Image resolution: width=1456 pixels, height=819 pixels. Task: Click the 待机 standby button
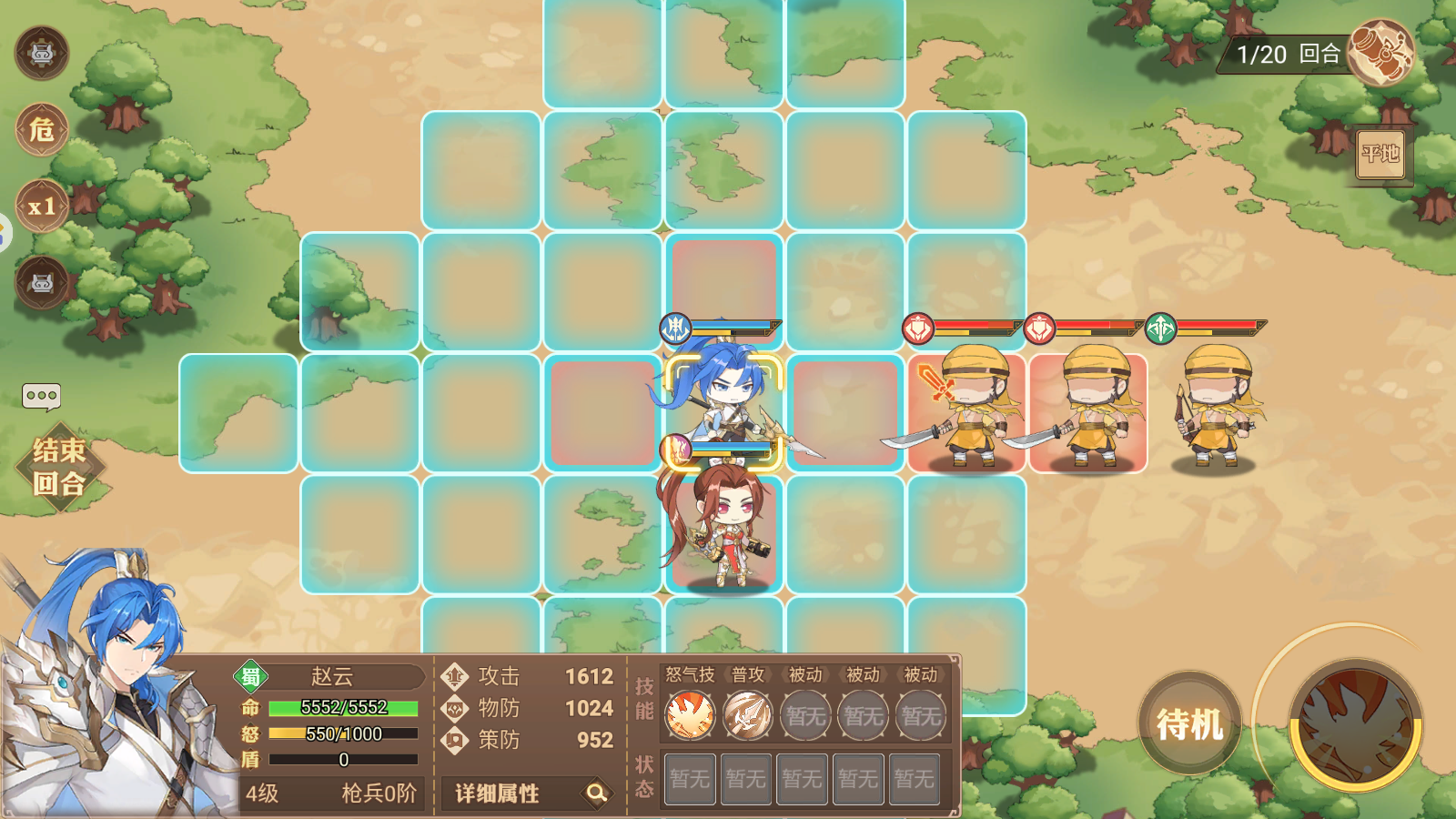(1189, 723)
